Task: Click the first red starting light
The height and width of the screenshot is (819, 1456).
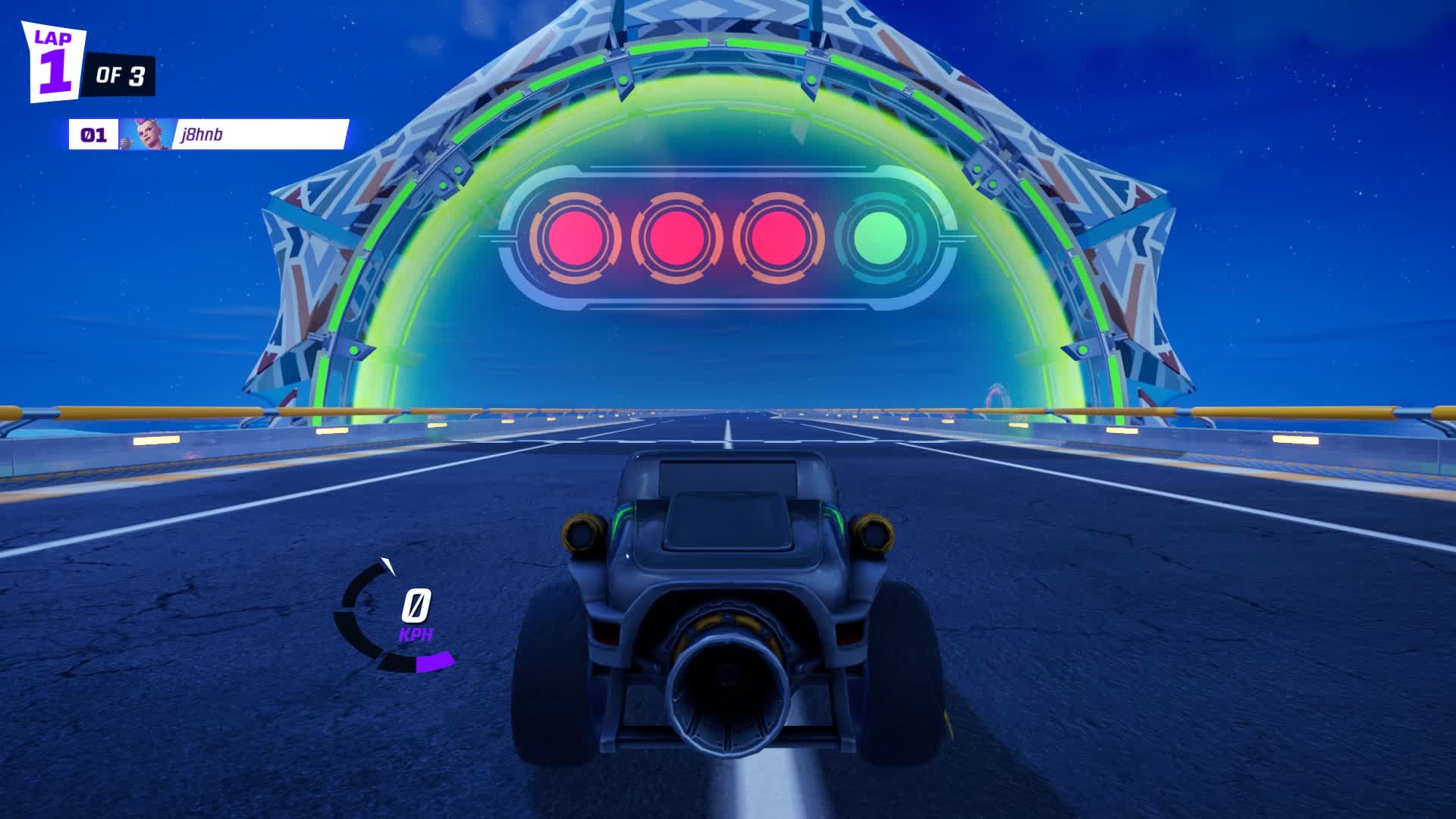Action: pos(579,237)
